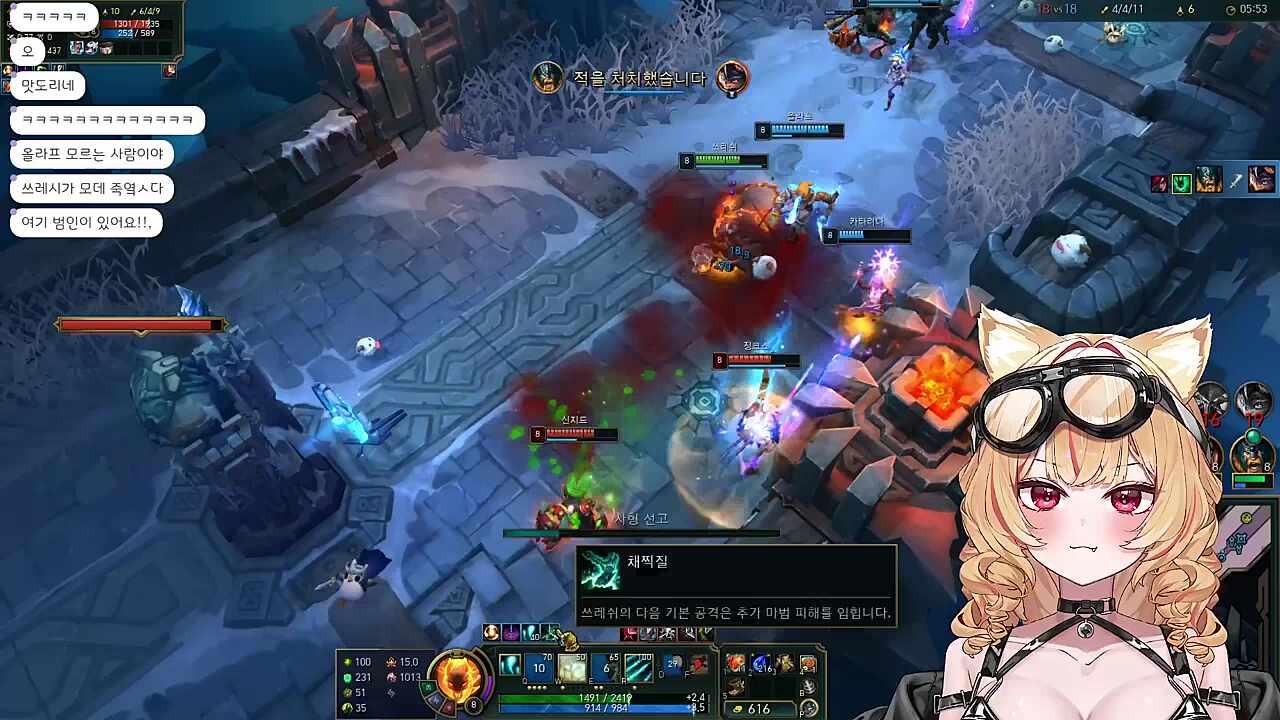Use the item in inventory slot 1

(x=736, y=664)
